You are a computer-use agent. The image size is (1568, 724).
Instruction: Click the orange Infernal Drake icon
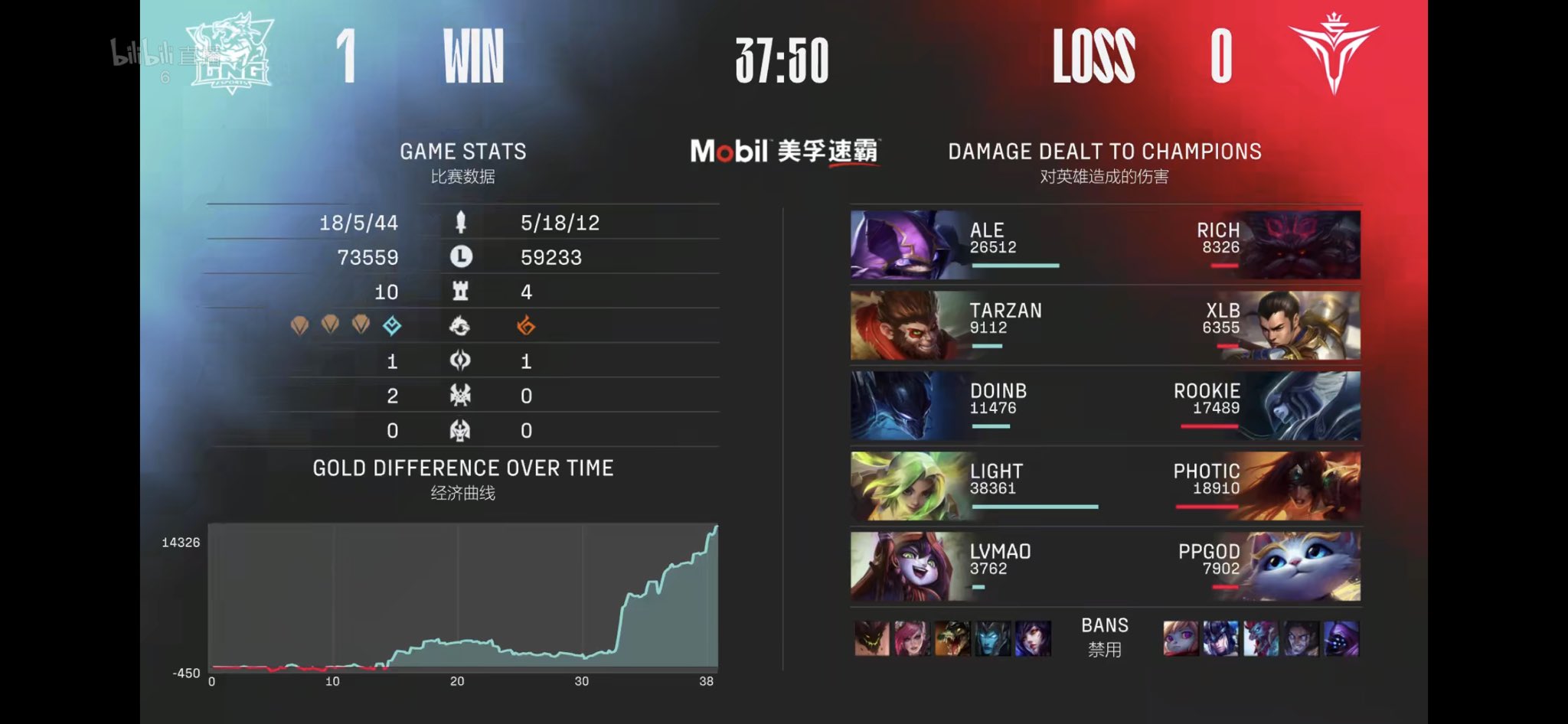pyautogui.click(x=524, y=326)
